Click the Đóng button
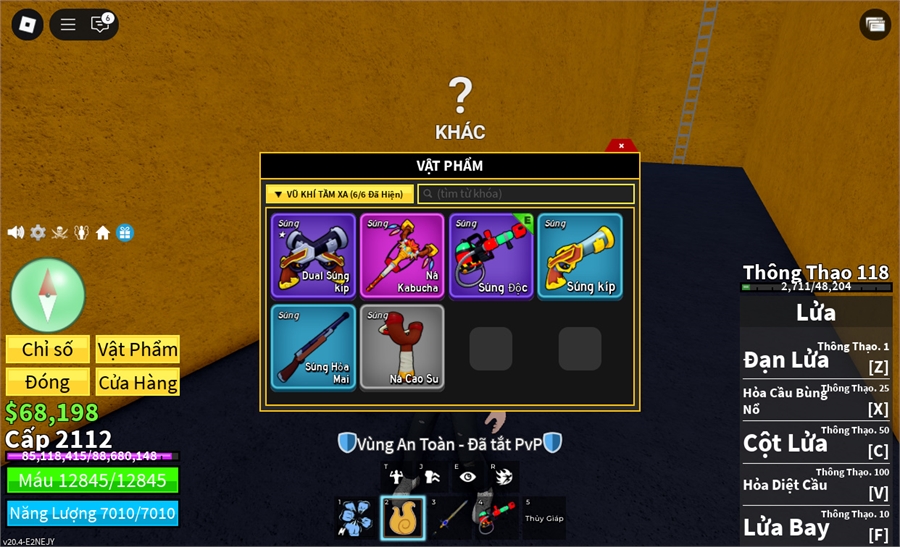 click(x=48, y=382)
